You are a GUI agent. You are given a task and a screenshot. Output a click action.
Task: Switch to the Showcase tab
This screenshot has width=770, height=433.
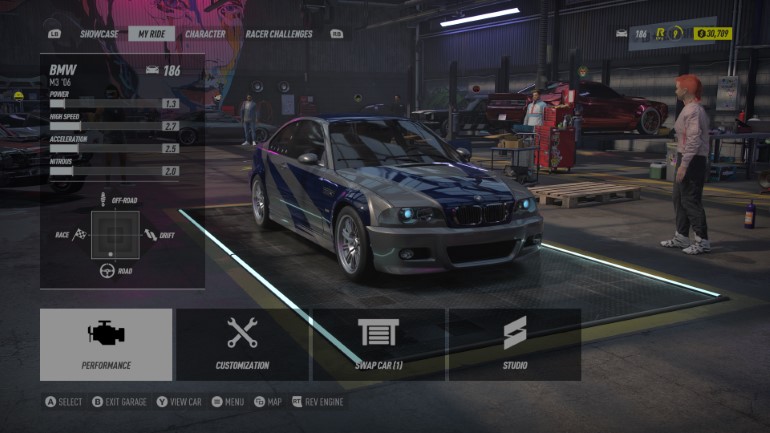[99, 34]
